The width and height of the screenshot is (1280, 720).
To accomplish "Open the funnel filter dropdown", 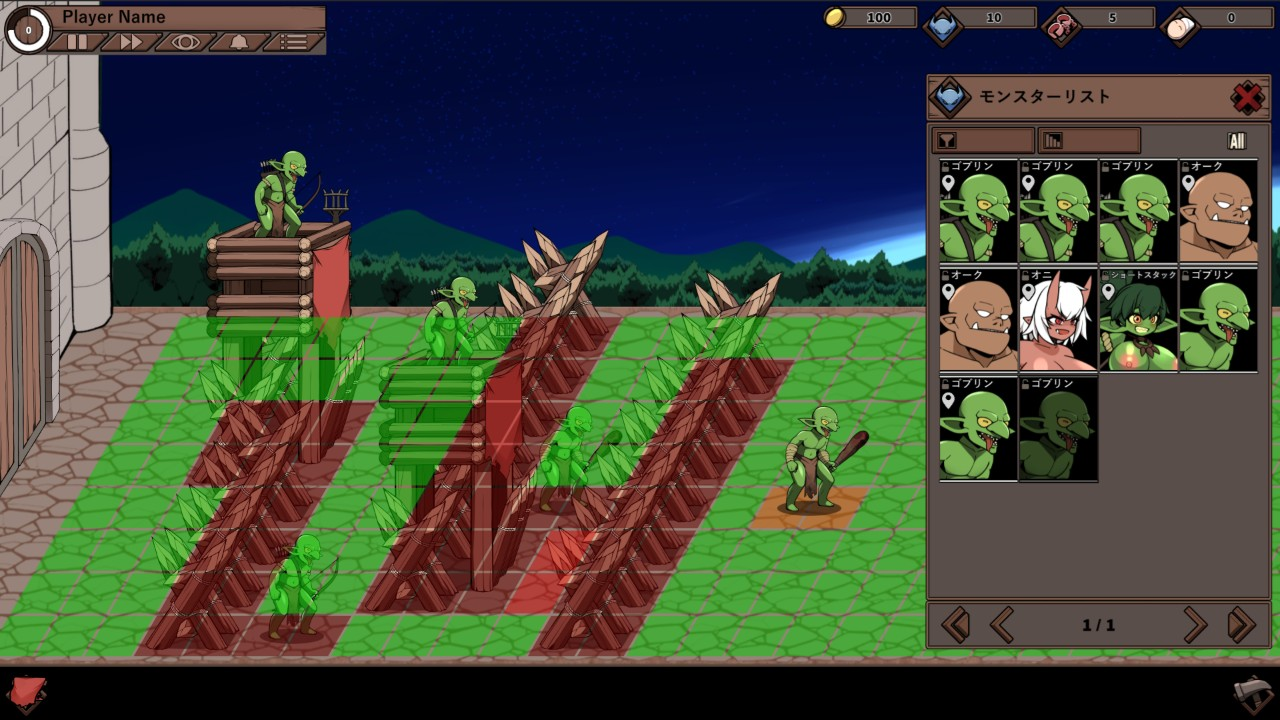I will 982,141.
